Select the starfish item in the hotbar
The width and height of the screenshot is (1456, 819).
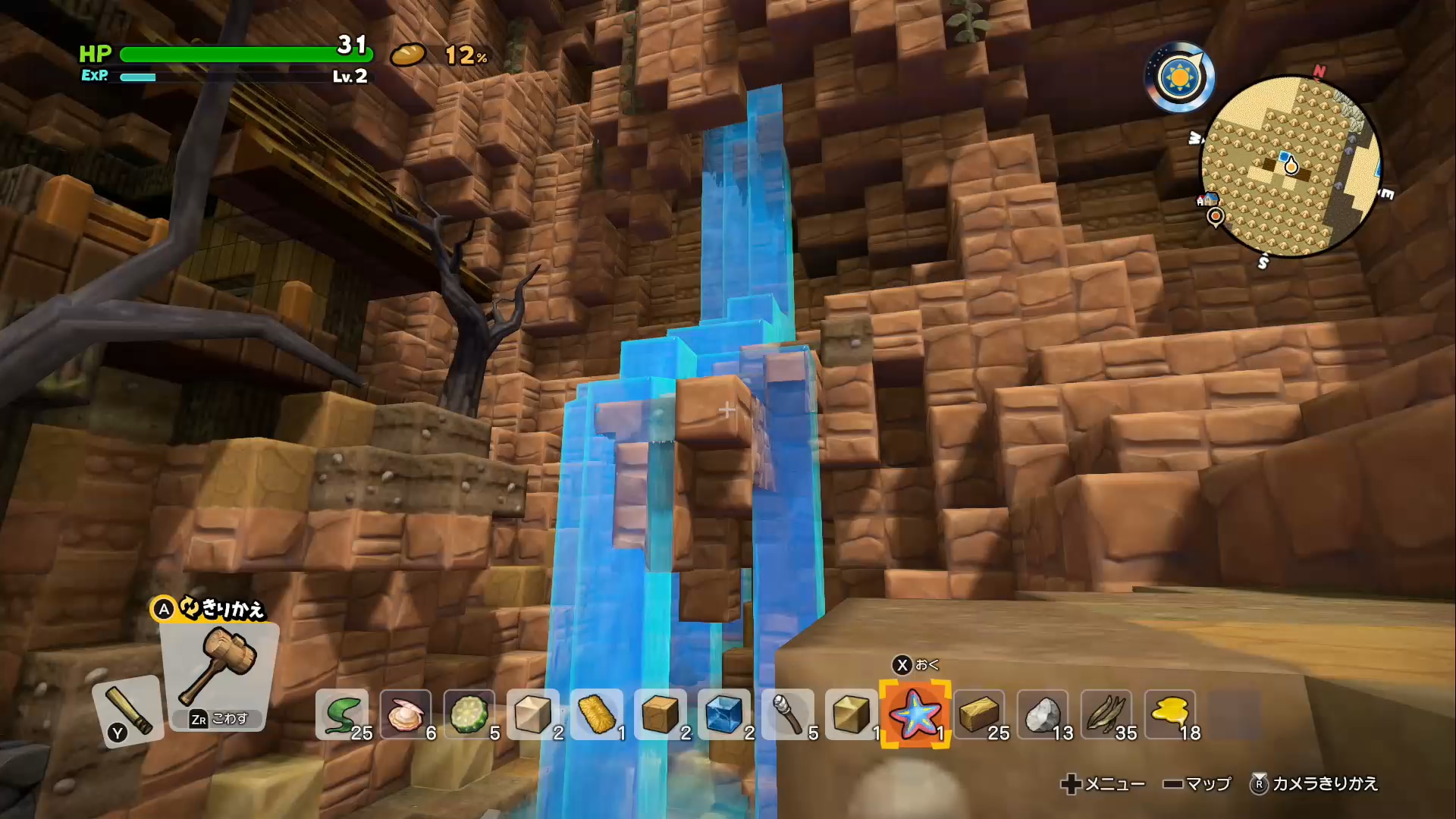pyautogui.click(x=914, y=713)
